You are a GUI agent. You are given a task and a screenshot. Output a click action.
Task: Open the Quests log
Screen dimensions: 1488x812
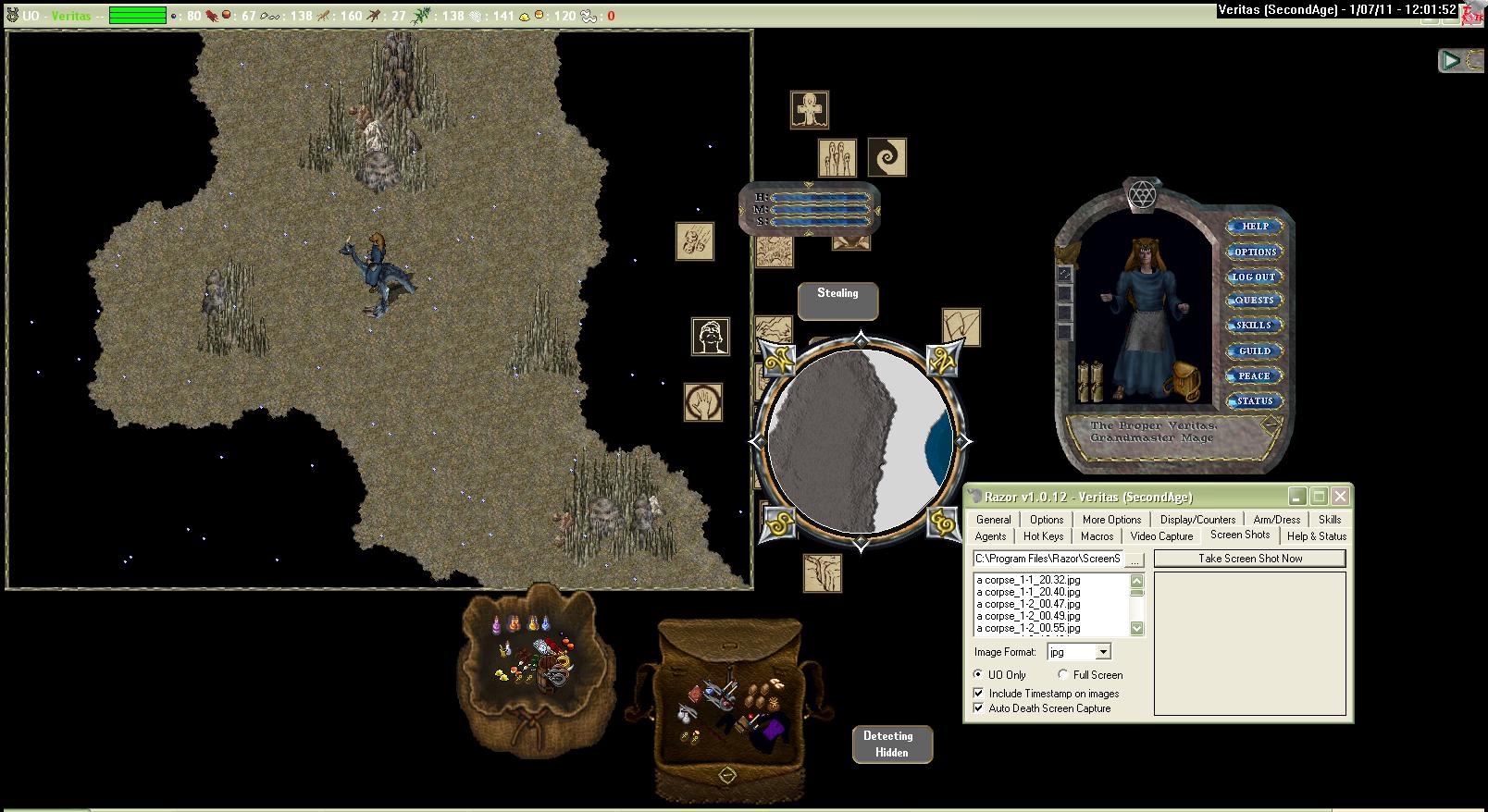click(1254, 301)
